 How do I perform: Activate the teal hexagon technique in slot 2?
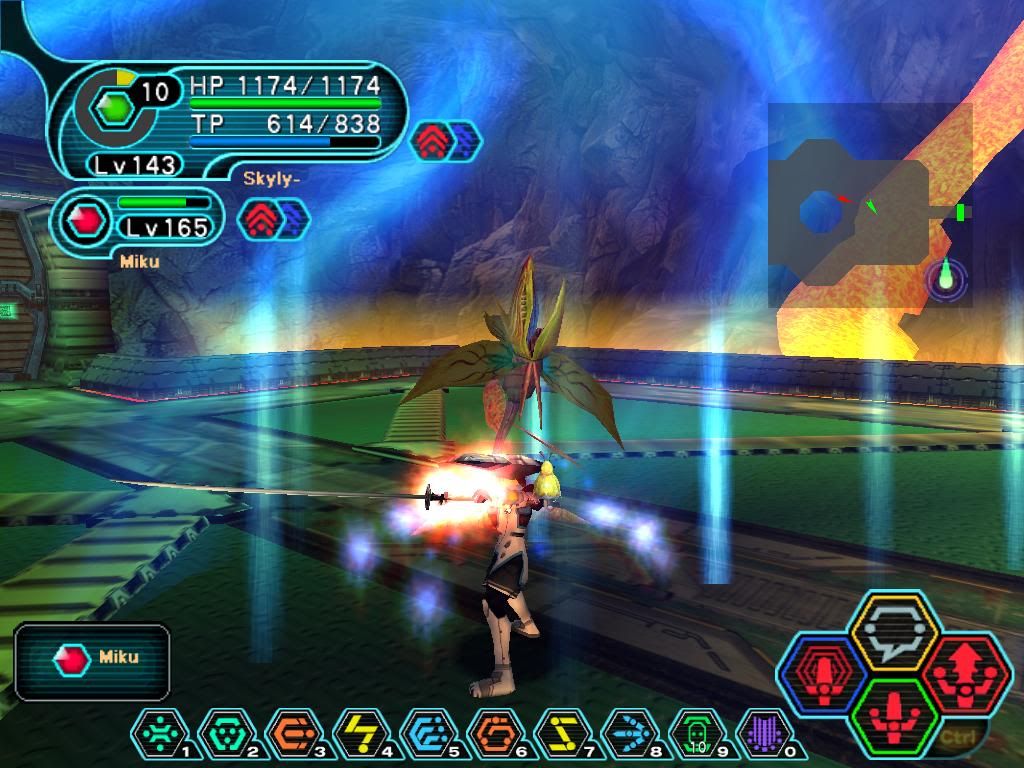[221, 735]
